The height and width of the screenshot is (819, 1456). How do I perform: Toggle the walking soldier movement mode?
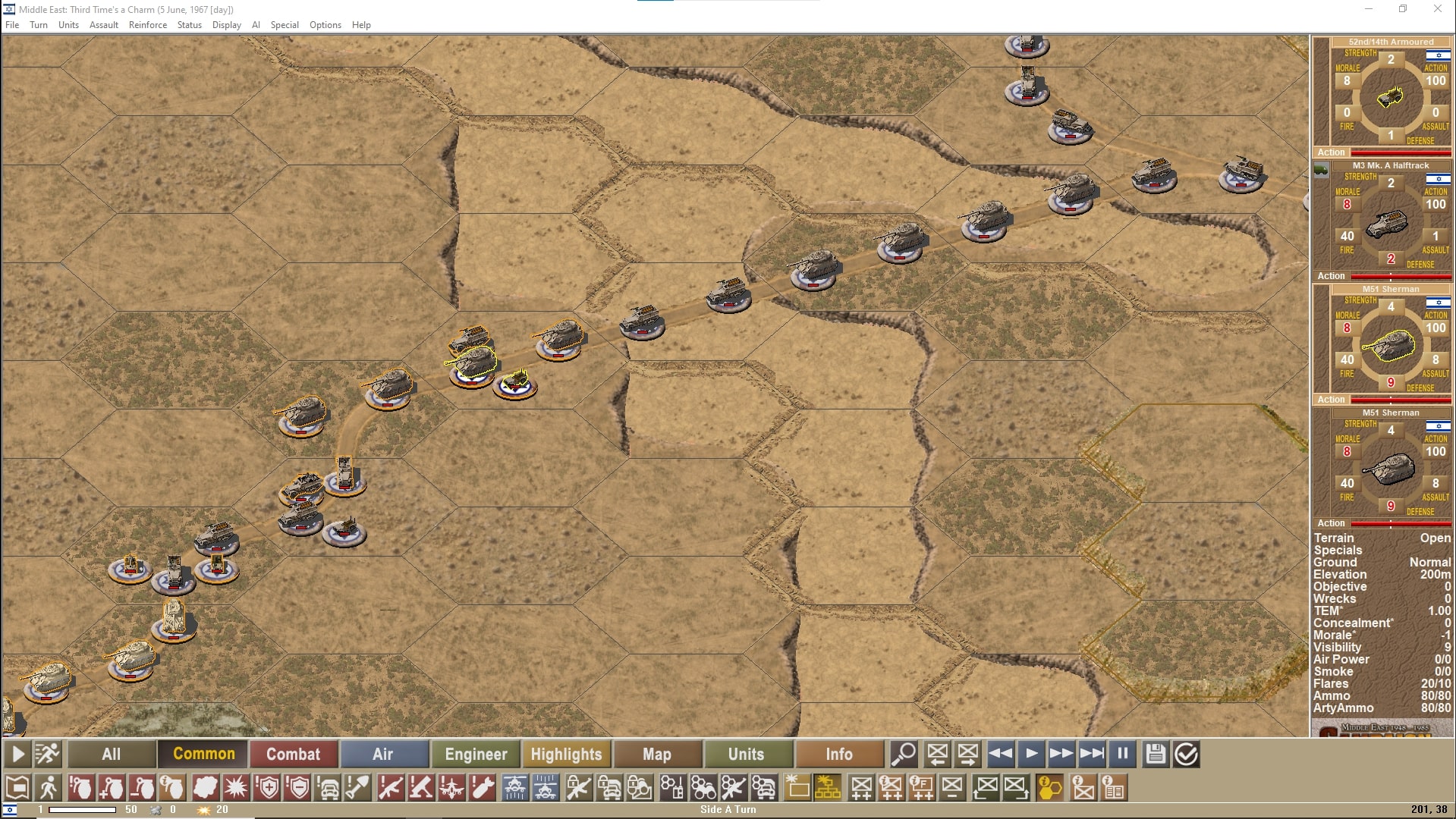[x=50, y=787]
